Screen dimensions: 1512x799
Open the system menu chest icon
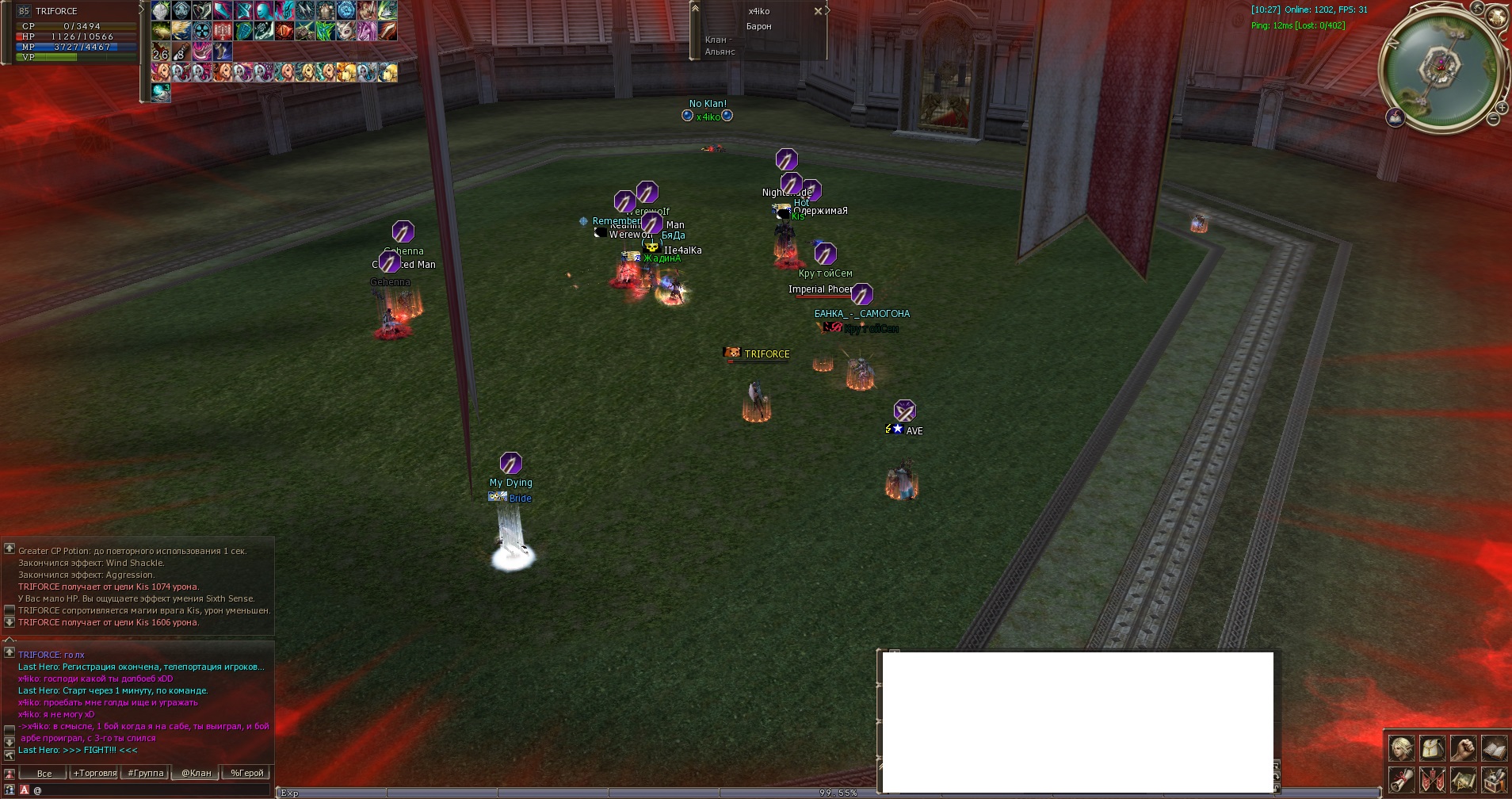click(1495, 779)
